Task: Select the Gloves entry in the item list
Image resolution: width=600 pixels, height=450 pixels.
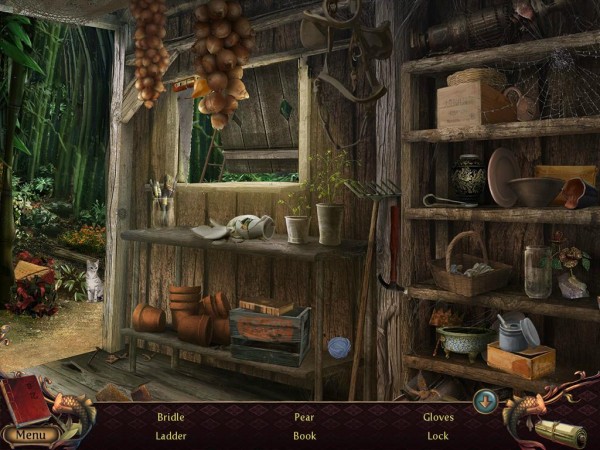Action: (x=438, y=417)
